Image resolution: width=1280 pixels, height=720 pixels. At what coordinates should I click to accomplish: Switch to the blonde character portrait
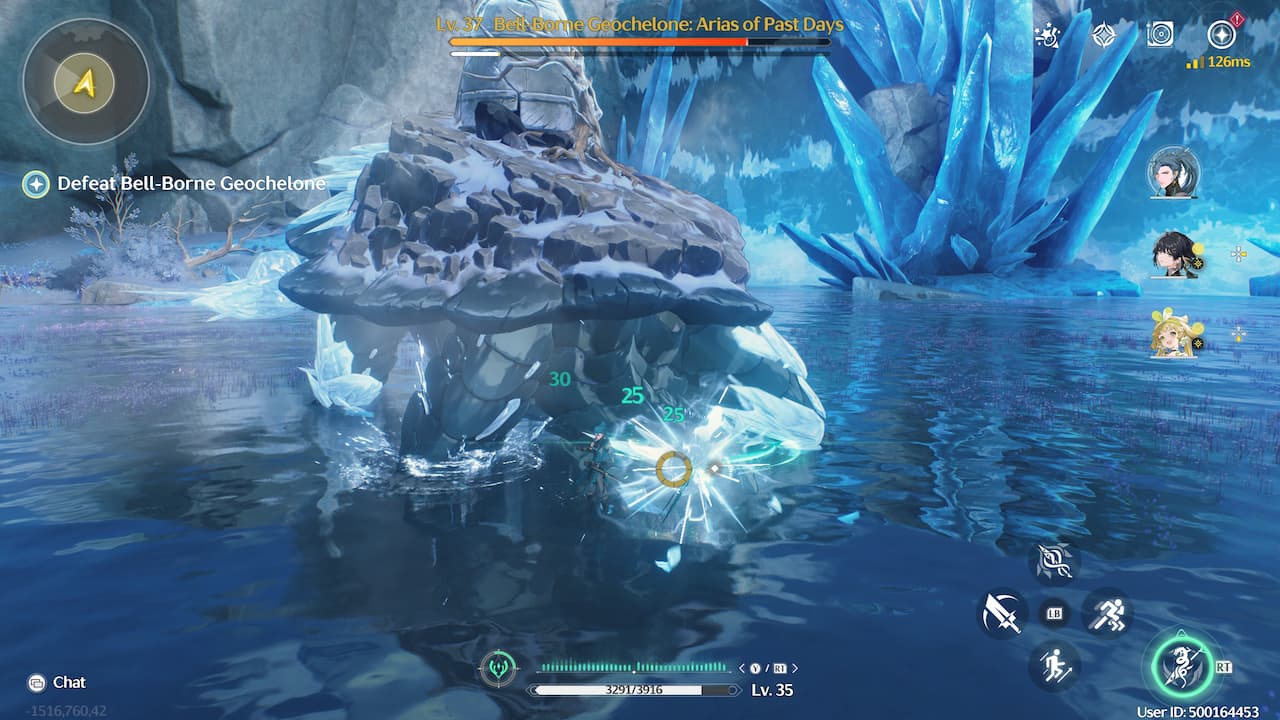coord(1172,335)
